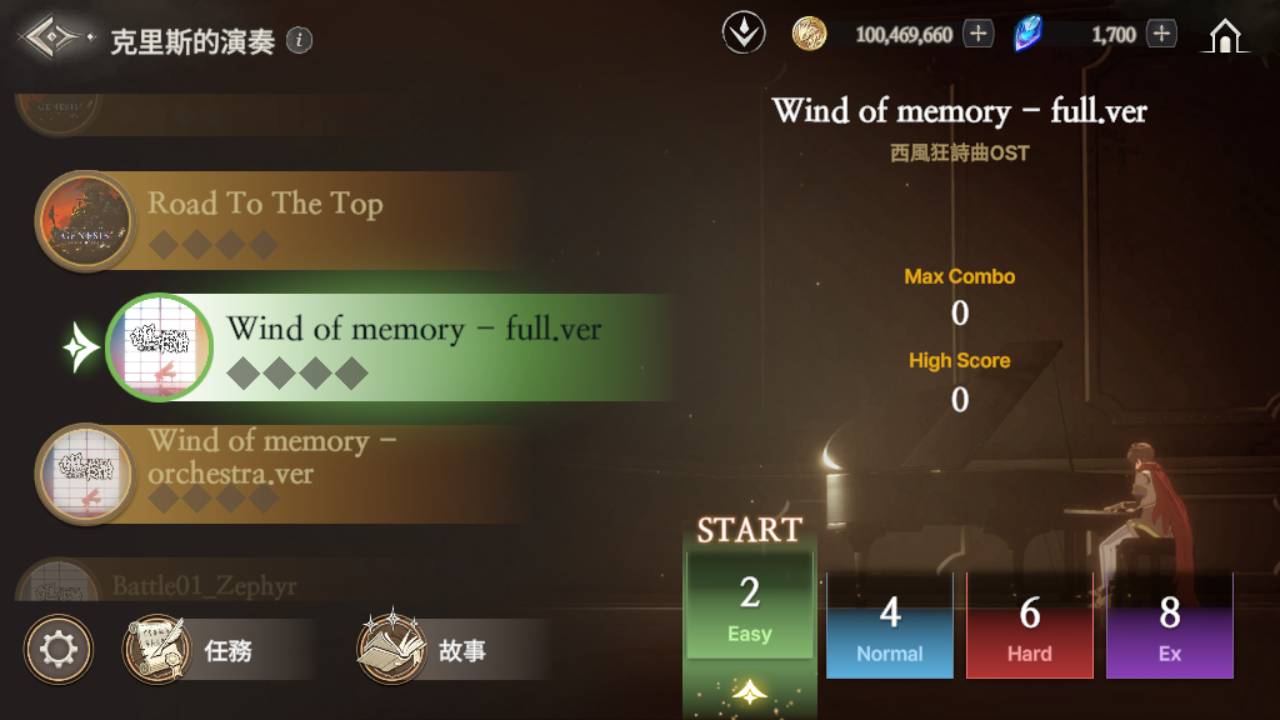The height and width of the screenshot is (720, 1280).
Task: Add blue crystals with the plus button
Action: (x=1161, y=34)
